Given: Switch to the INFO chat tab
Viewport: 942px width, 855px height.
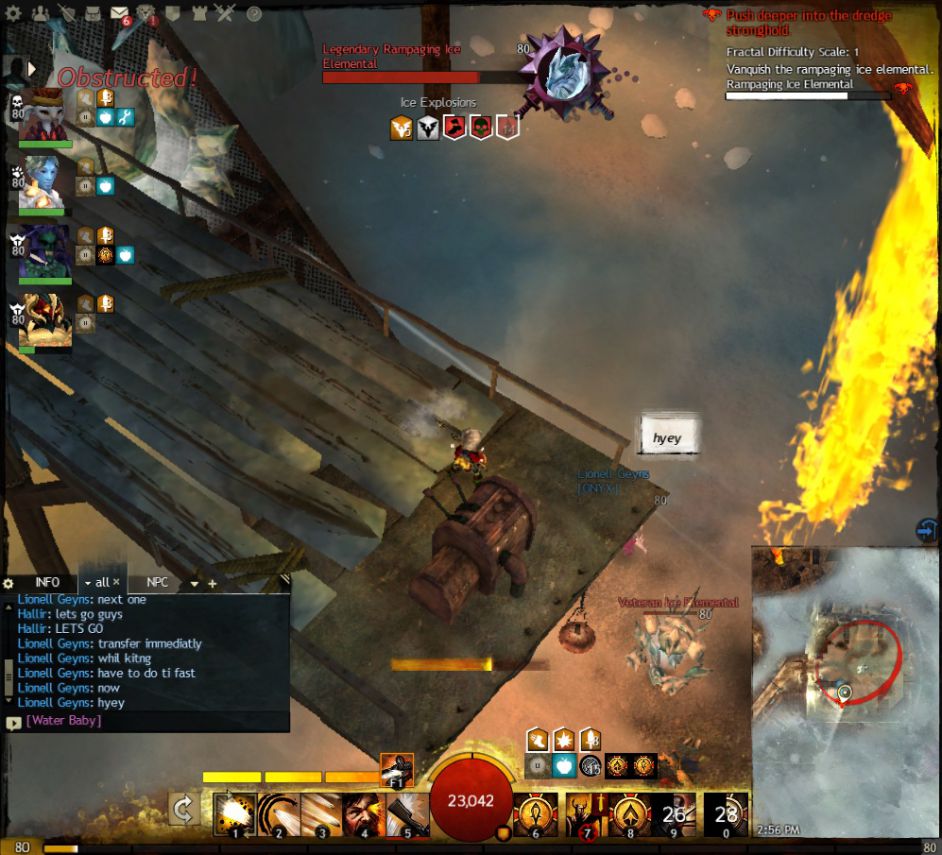Looking at the screenshot, I should (x=47, y=582).
